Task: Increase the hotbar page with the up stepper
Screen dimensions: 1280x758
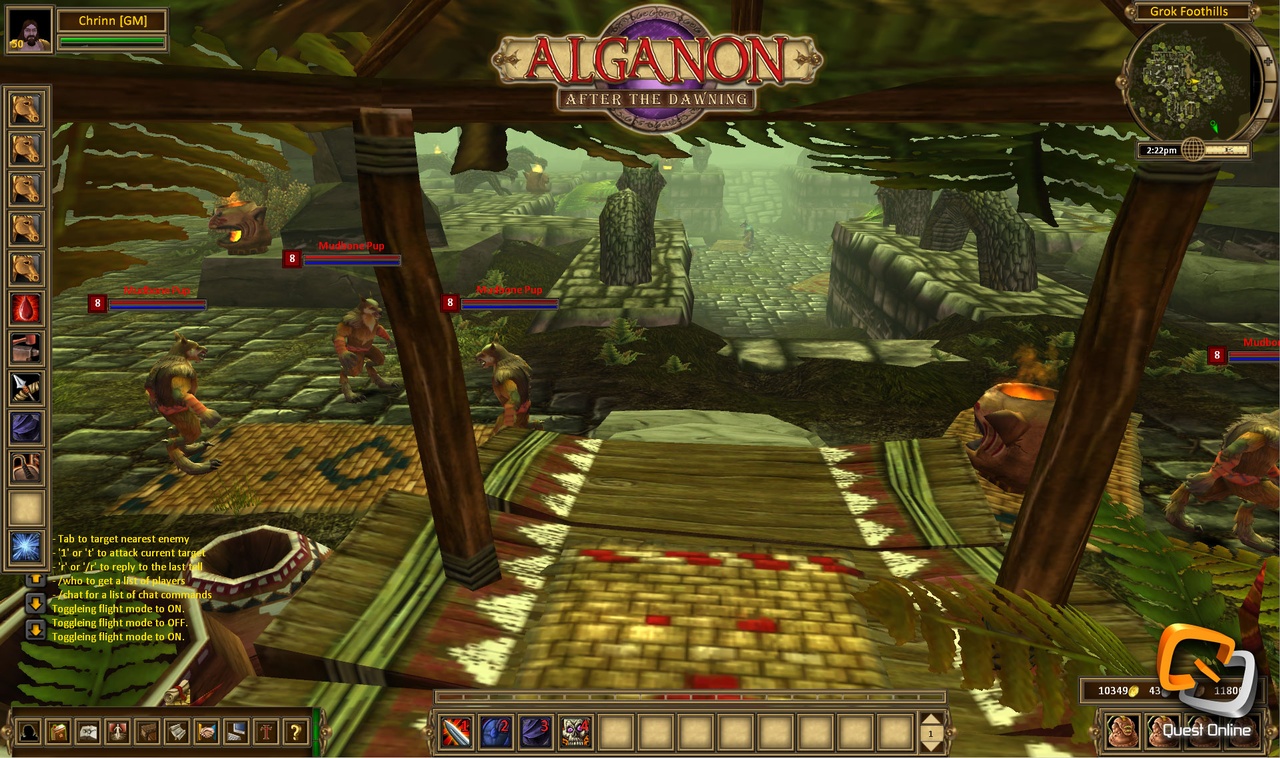Action: (932, 721)
